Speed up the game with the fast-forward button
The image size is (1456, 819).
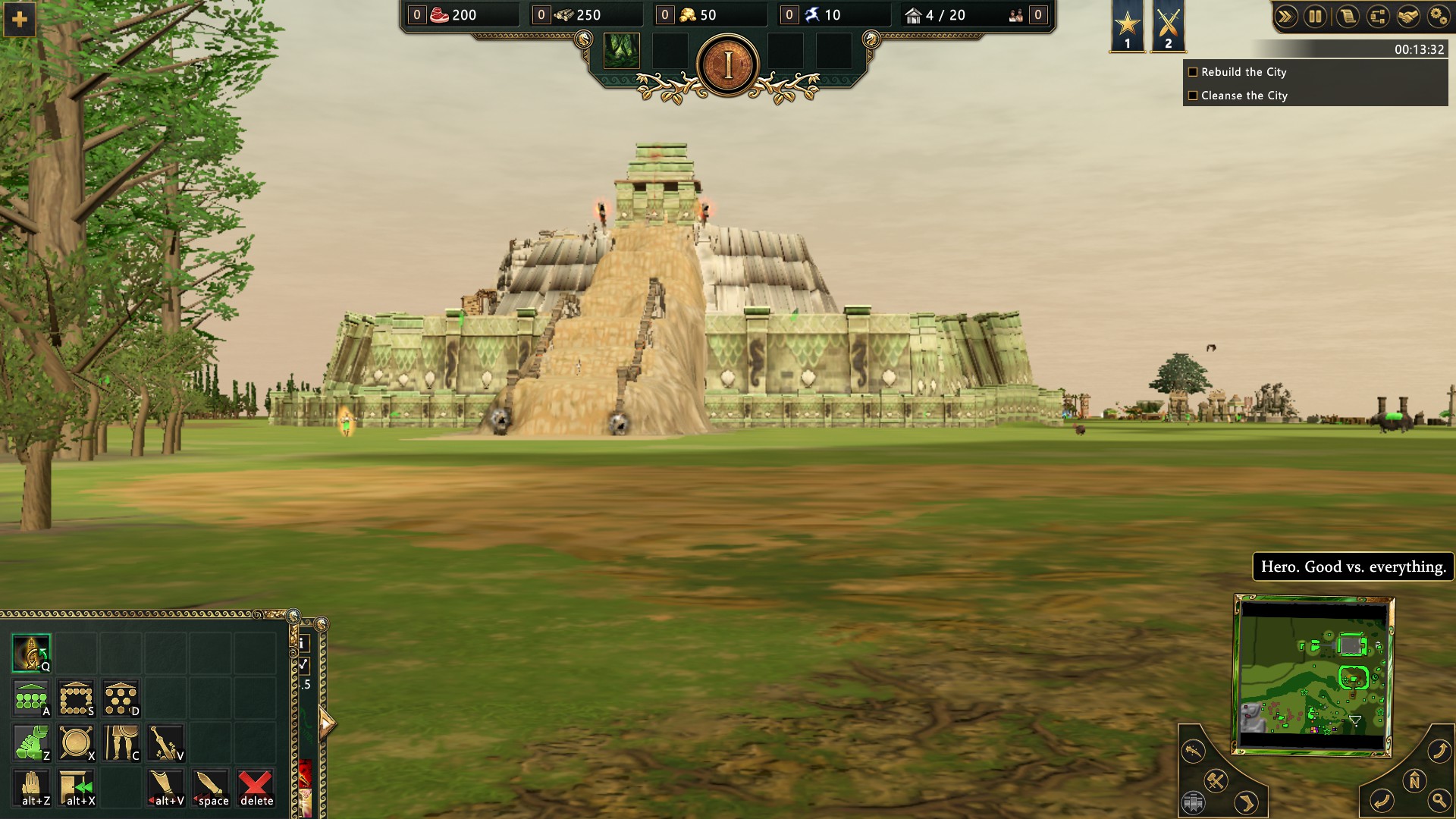point(1285,17)
